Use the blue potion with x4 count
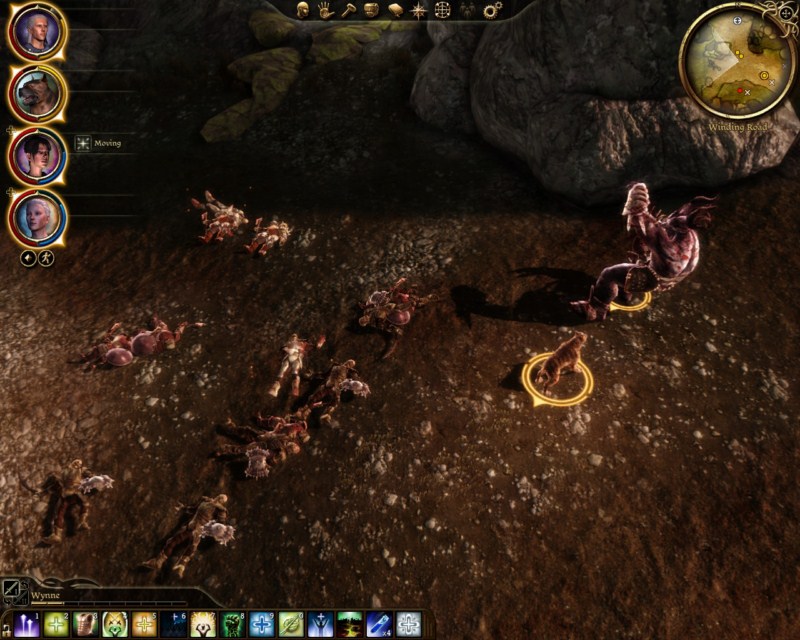 [379, 624]
